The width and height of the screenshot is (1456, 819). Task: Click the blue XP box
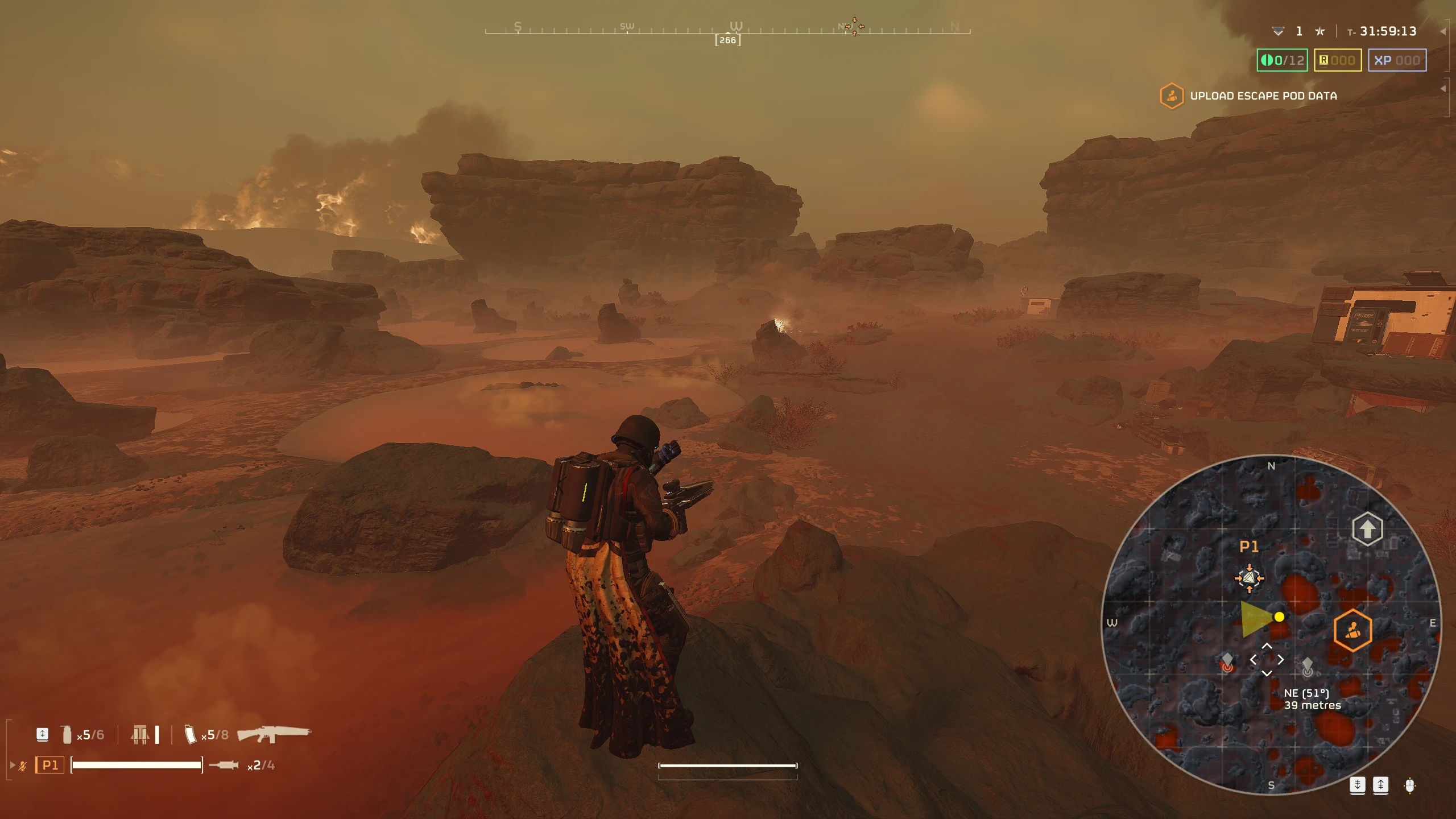click(x=1397, y=60)
